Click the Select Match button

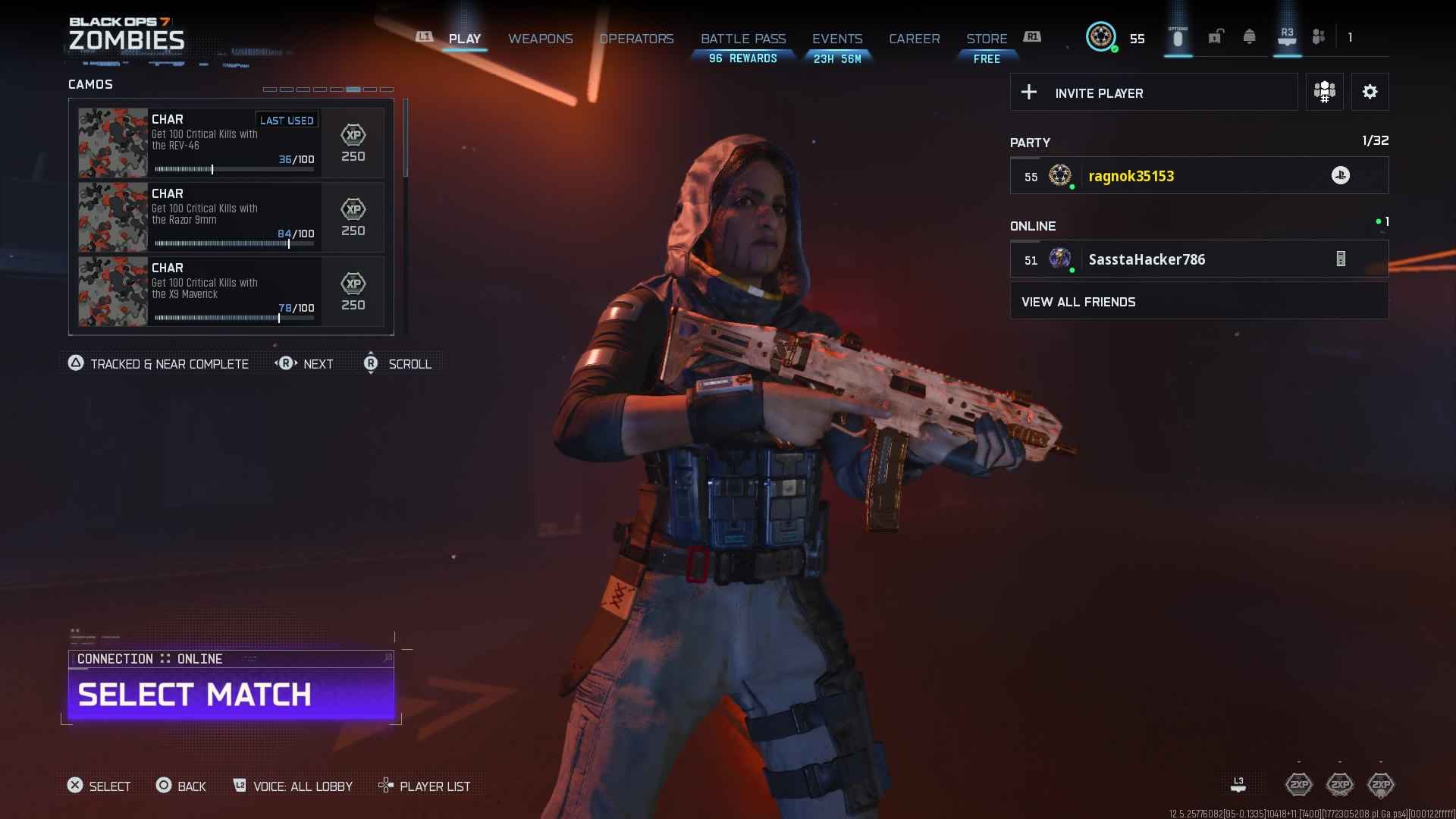point(231,695)
